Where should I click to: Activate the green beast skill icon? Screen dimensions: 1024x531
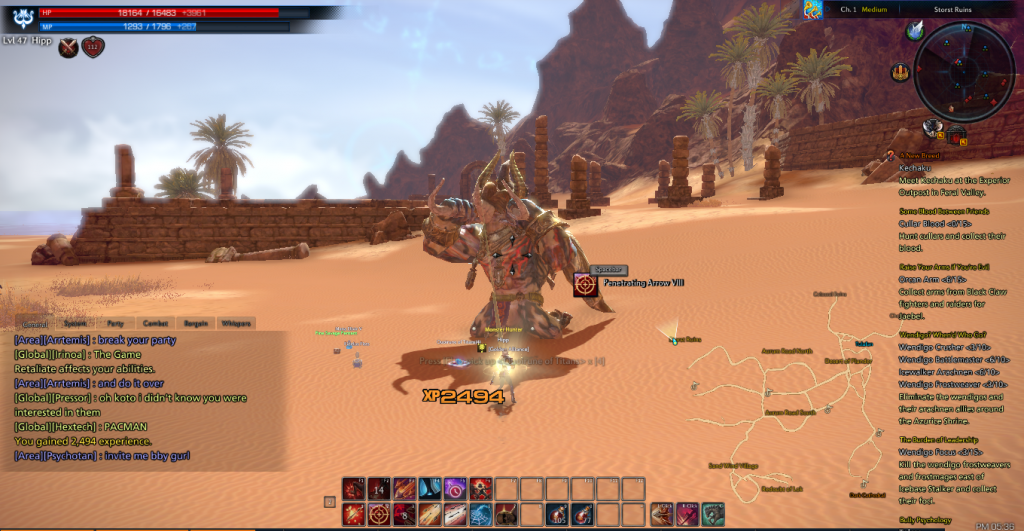712,514
